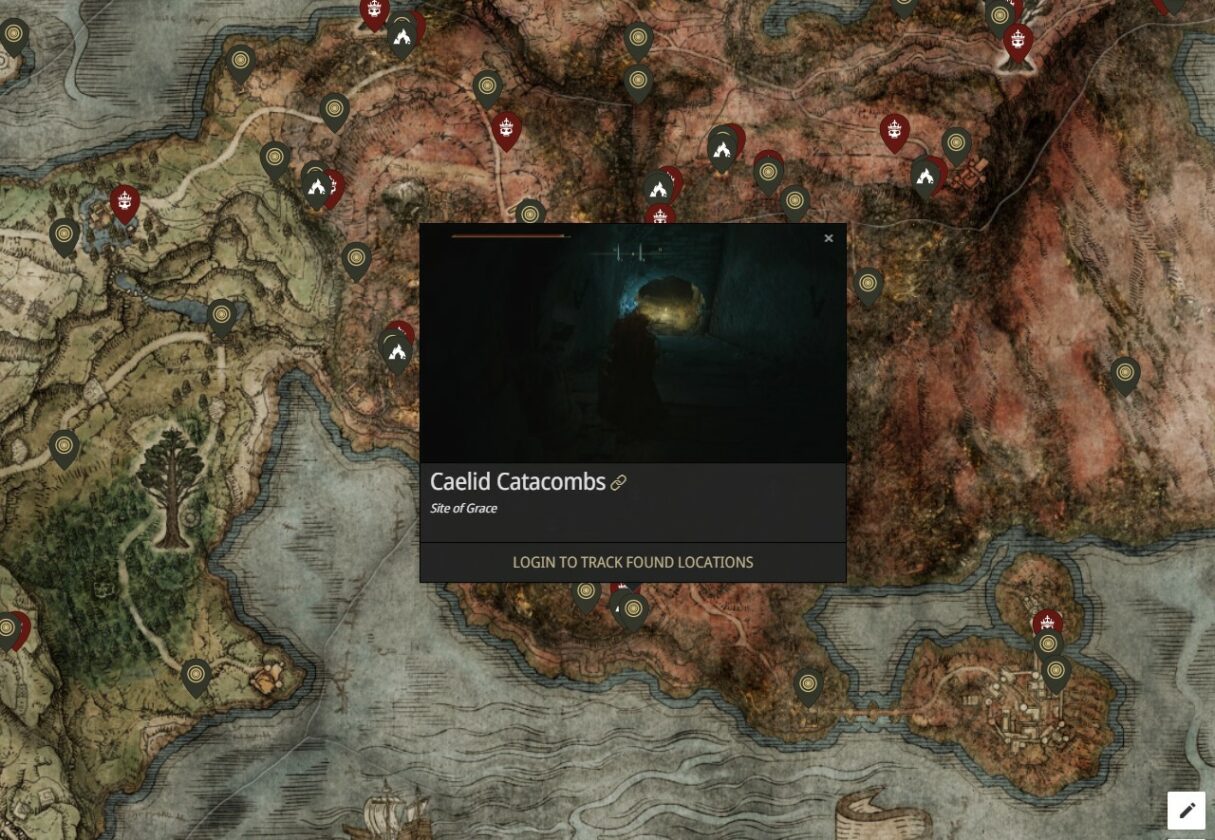Select the grace marker at the island causeway
Image resolution: width=1215 pixels, height=840 pixels.
808,685
